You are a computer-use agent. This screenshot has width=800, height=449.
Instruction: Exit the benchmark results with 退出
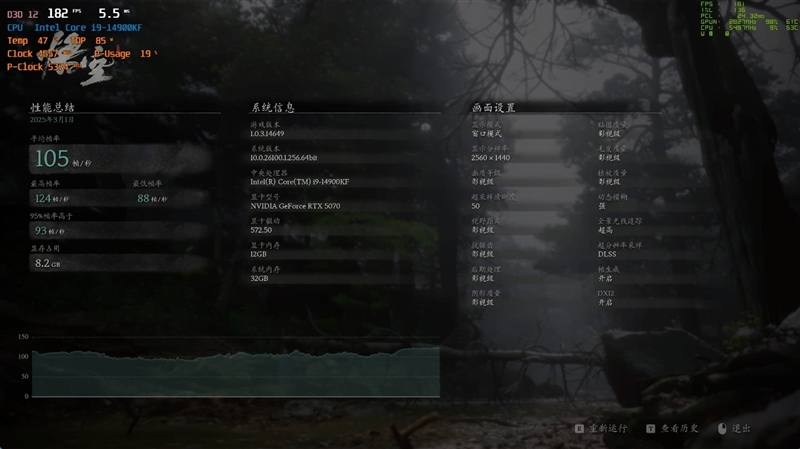coord(735,428)
